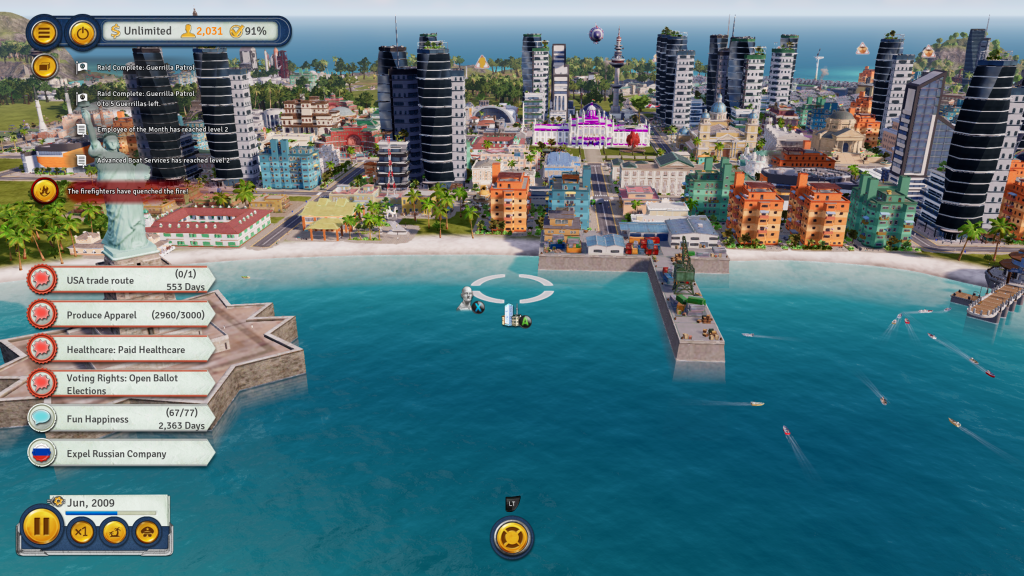The height and width of the screenshot is (576, 1024).
Task: Select Voting Rights: Open Ballot Elections objective
Action: tap(120, 384)
